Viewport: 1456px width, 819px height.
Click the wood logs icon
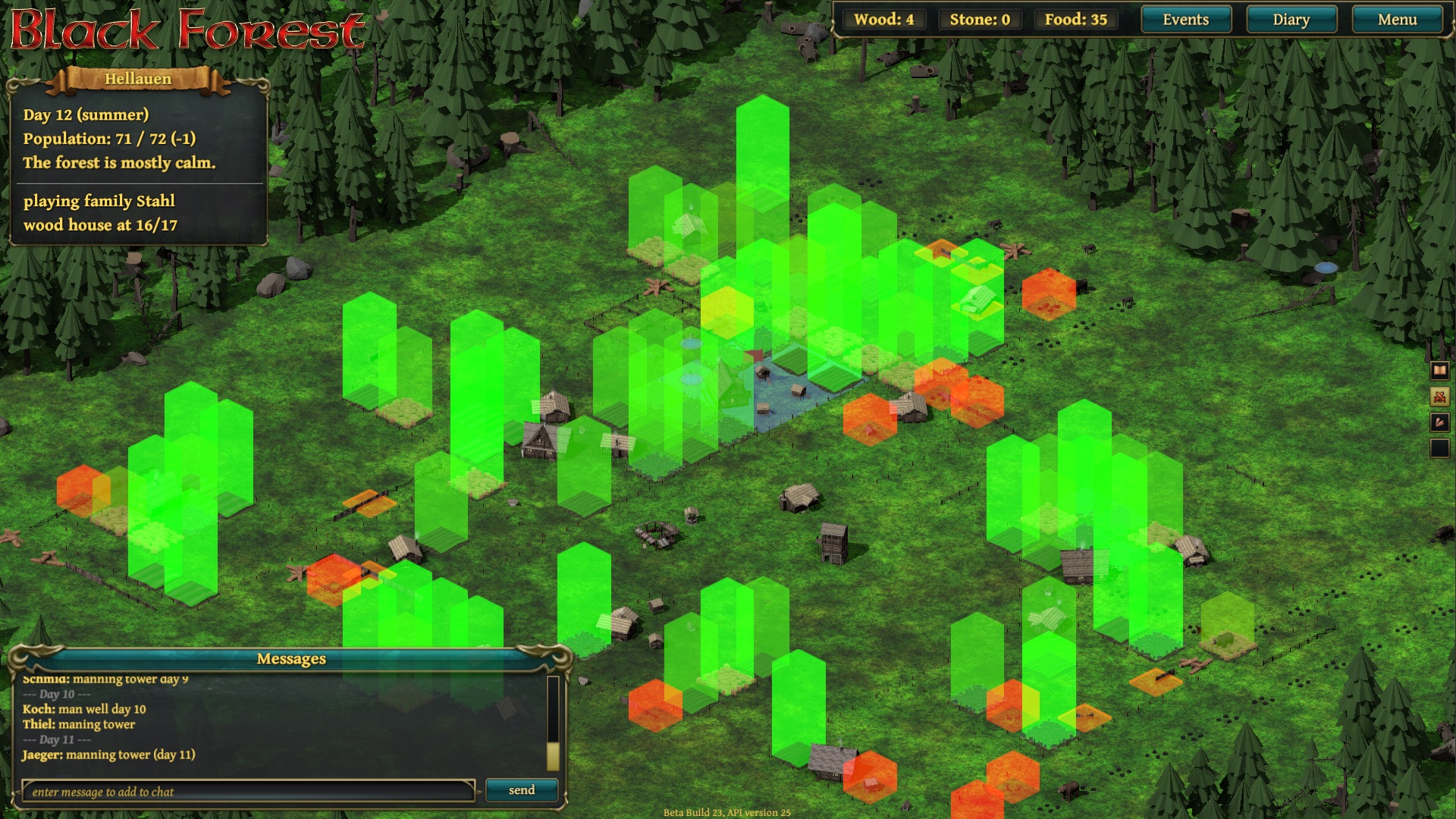(x=1439, y=422)
